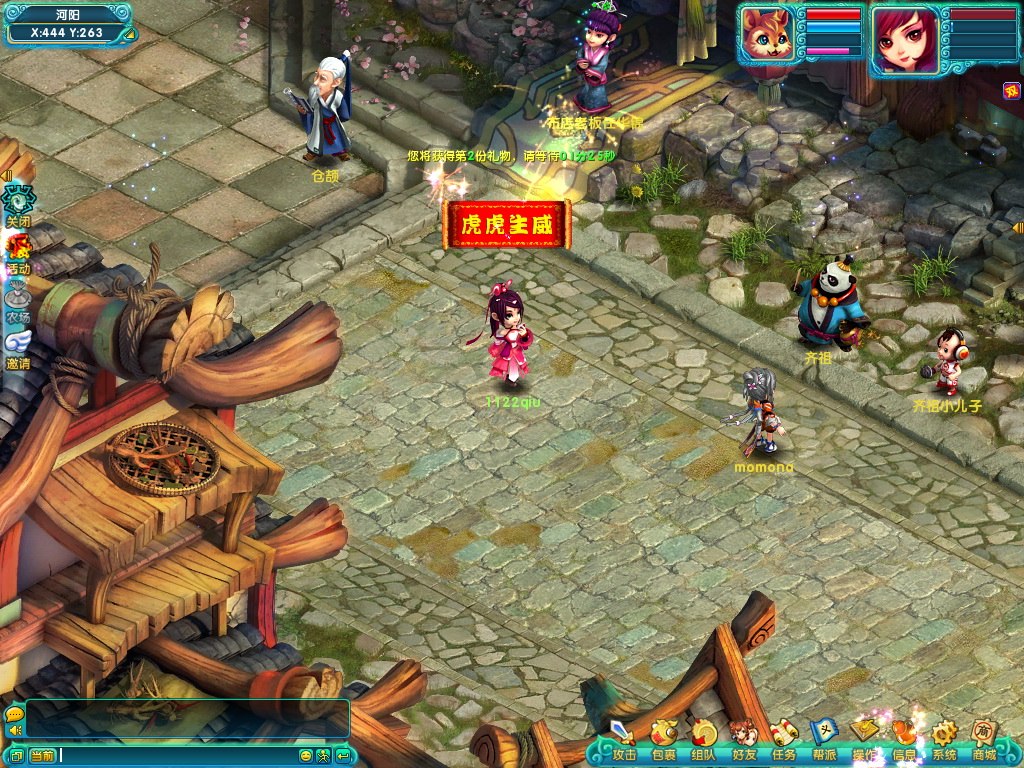Viewport: 1024px width, 768px height.
Task: Show the 好友 friends list
Action: (x=743, y=739)
